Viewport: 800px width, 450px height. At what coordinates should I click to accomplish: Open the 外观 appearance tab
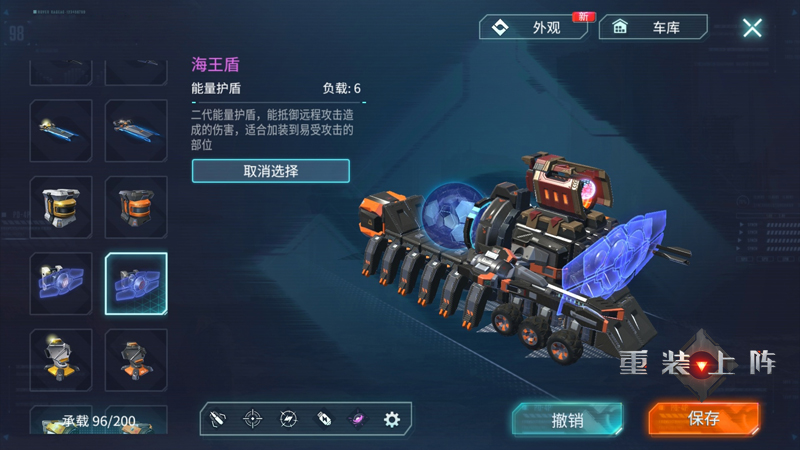[533, 27]
